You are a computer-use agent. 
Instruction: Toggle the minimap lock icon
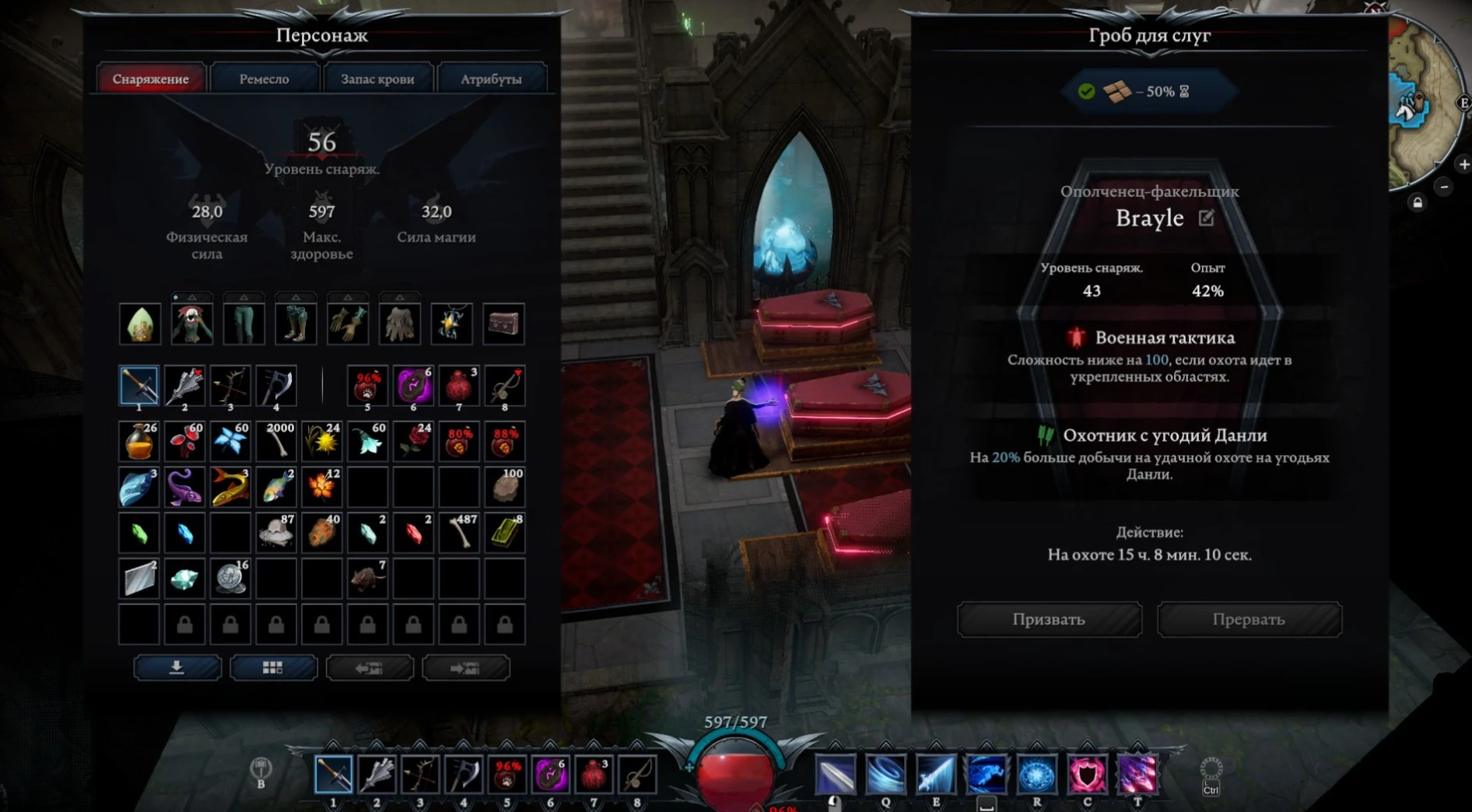click(1418, 203)
